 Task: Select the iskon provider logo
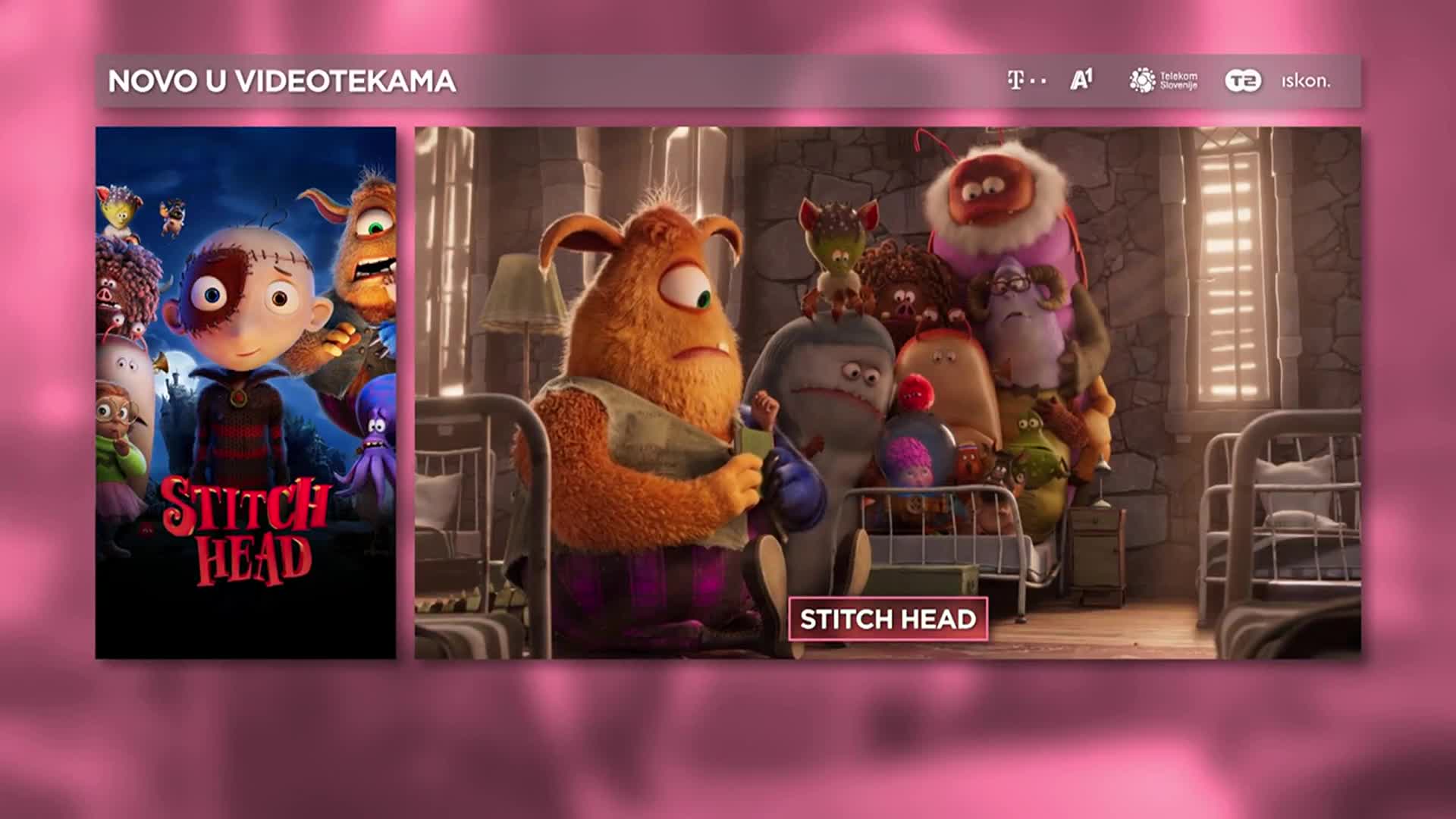(x=1305, y=81)
